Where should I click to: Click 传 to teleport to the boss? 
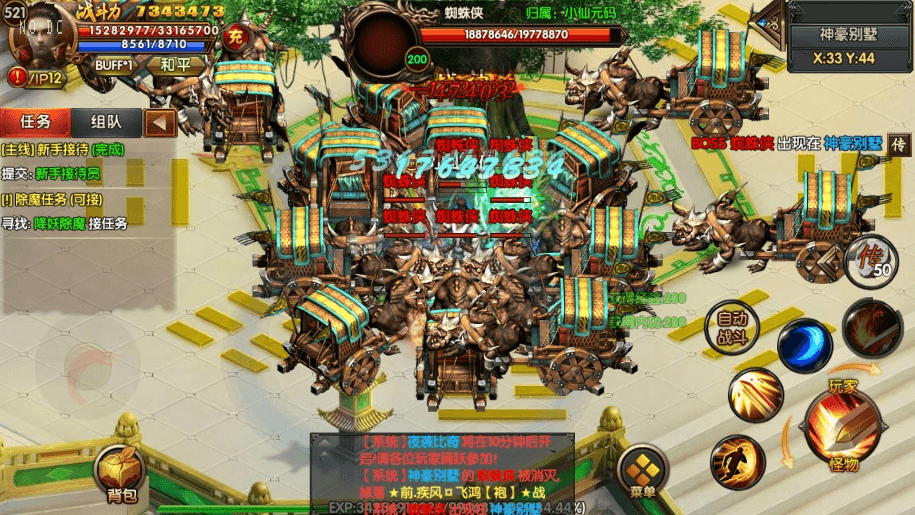pyautogui.click(x=899, y=144)
